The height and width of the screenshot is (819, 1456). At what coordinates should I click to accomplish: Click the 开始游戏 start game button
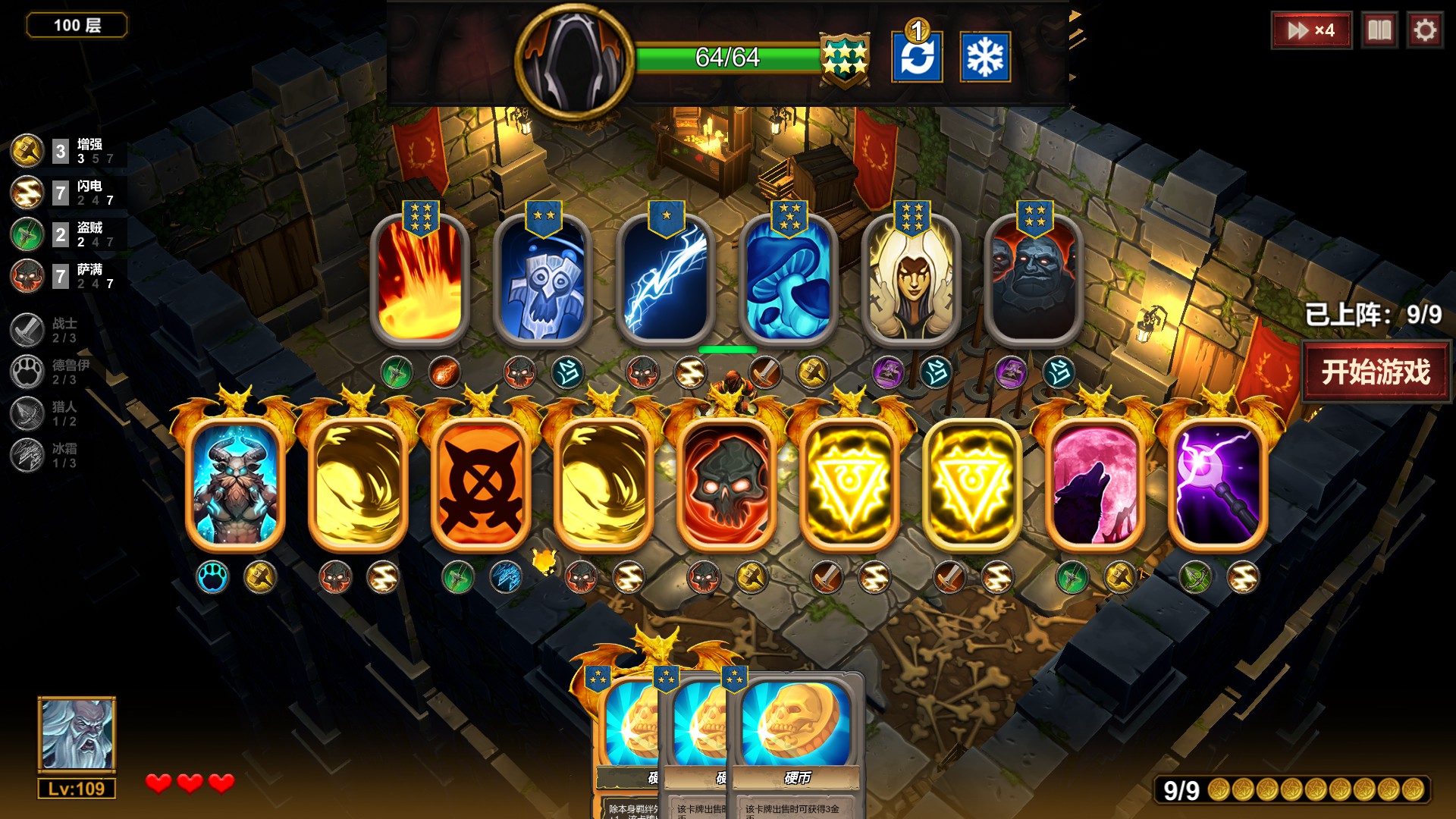[1376, 372]
